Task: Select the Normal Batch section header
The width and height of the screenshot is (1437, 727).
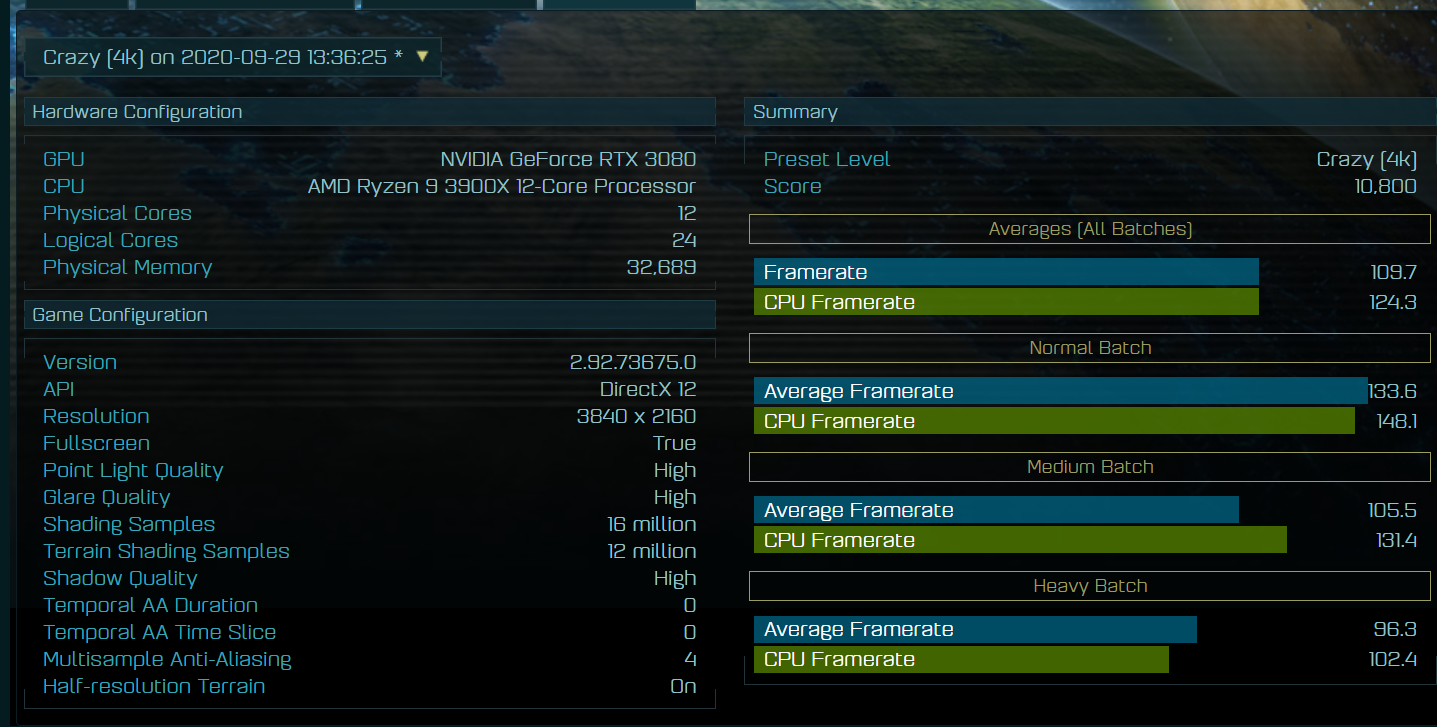Action: click(1089, 348)
